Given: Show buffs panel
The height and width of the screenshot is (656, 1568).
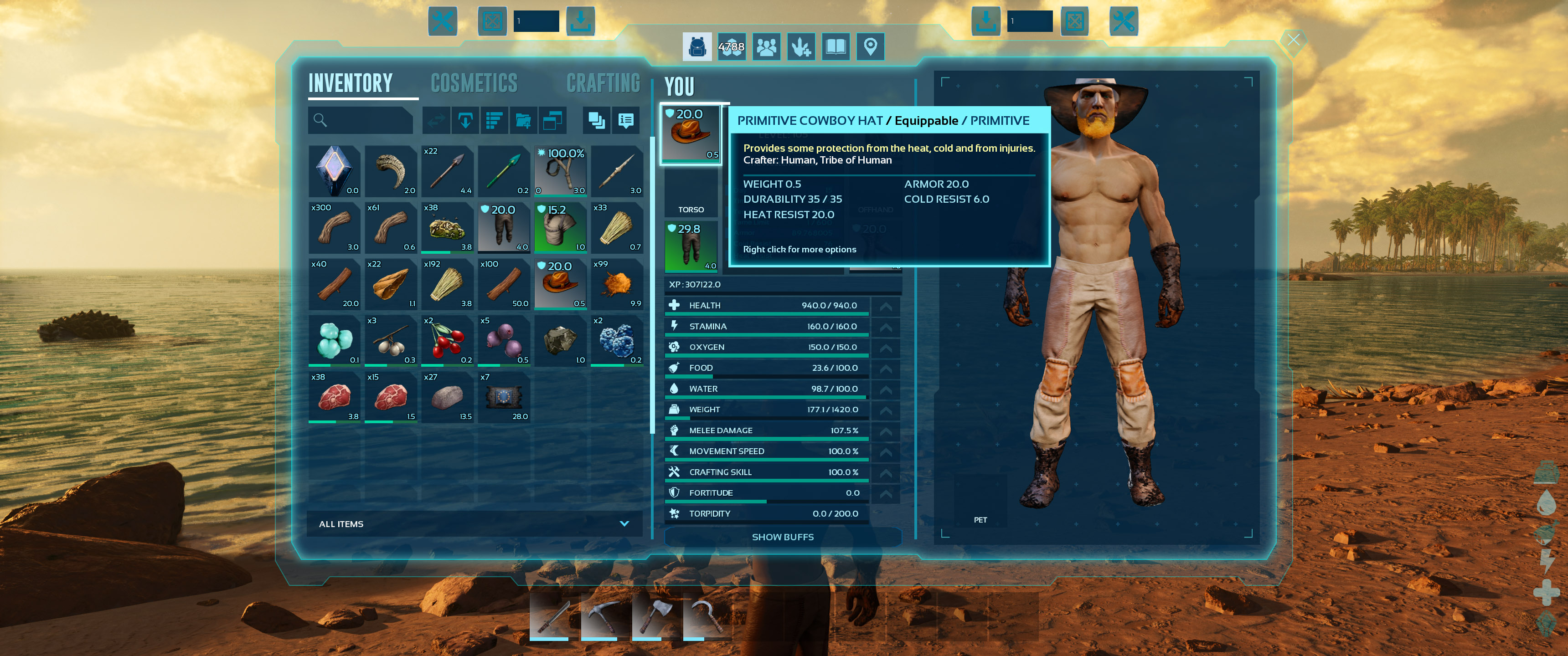Looking at the screenshot, I should (782, 537).
